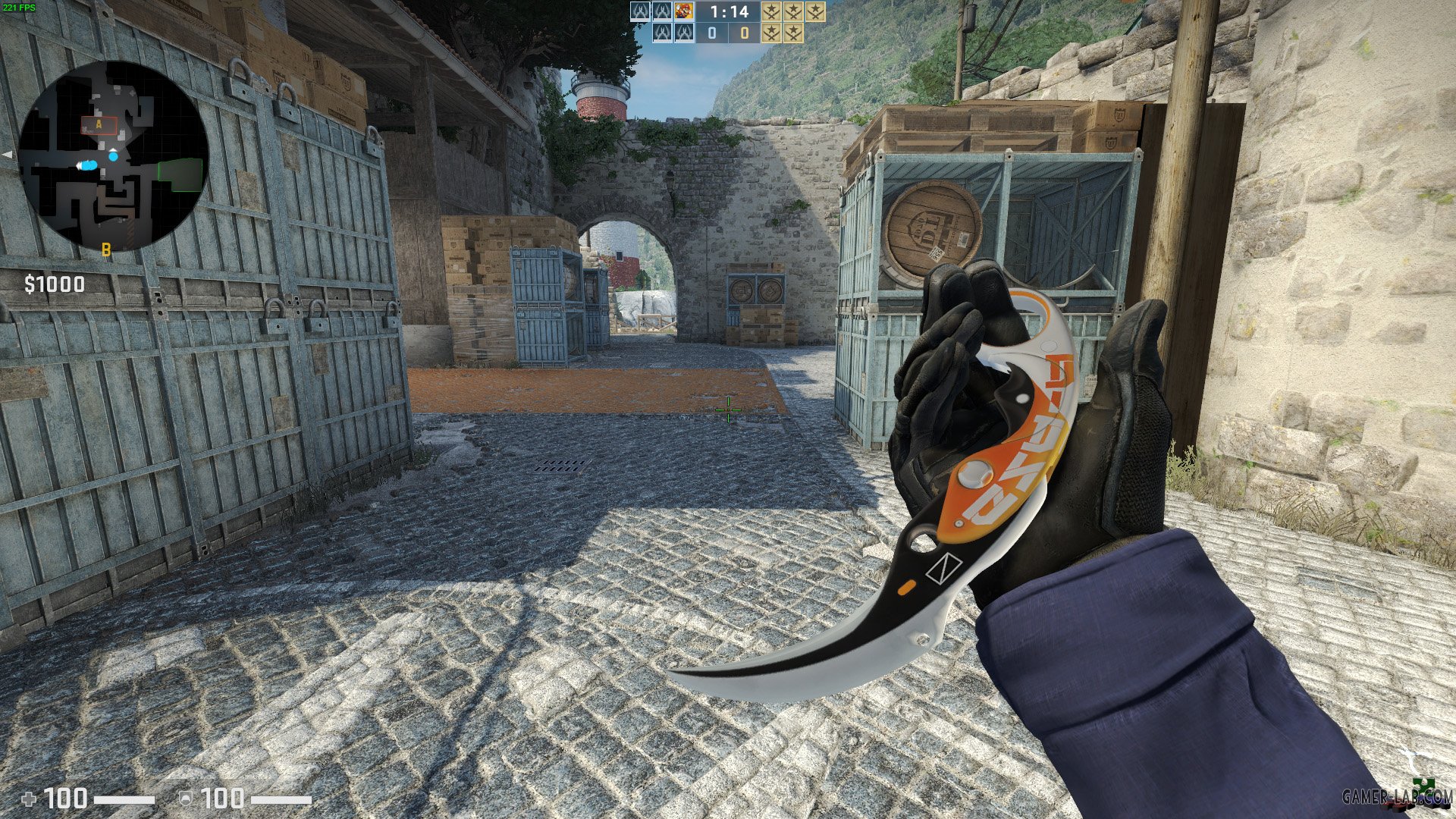
Task: Click the crosshair in the screen center
Action: tap(728, 409)
